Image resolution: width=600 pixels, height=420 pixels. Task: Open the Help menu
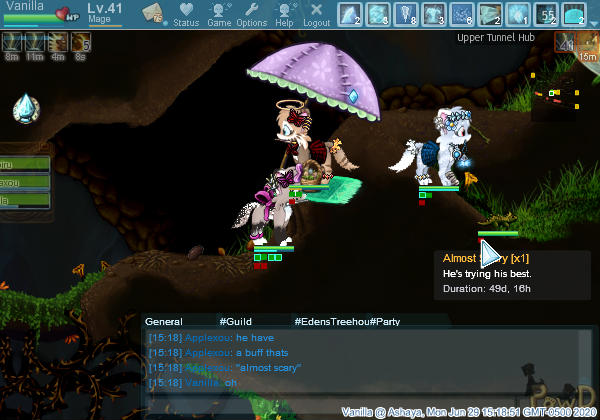285,14
